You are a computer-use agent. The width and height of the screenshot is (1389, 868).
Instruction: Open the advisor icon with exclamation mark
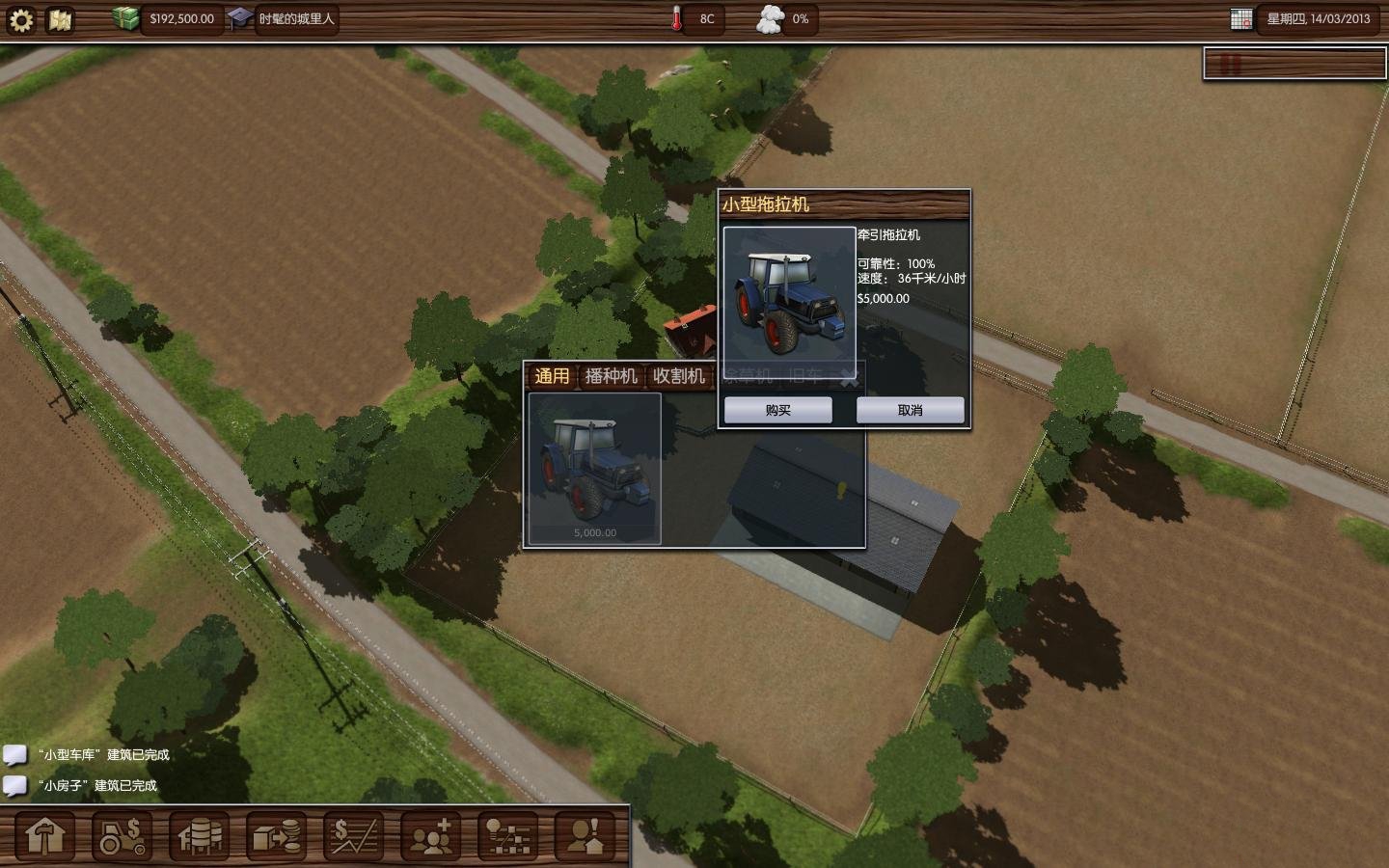pyautogui.click(x=586, y=836)
